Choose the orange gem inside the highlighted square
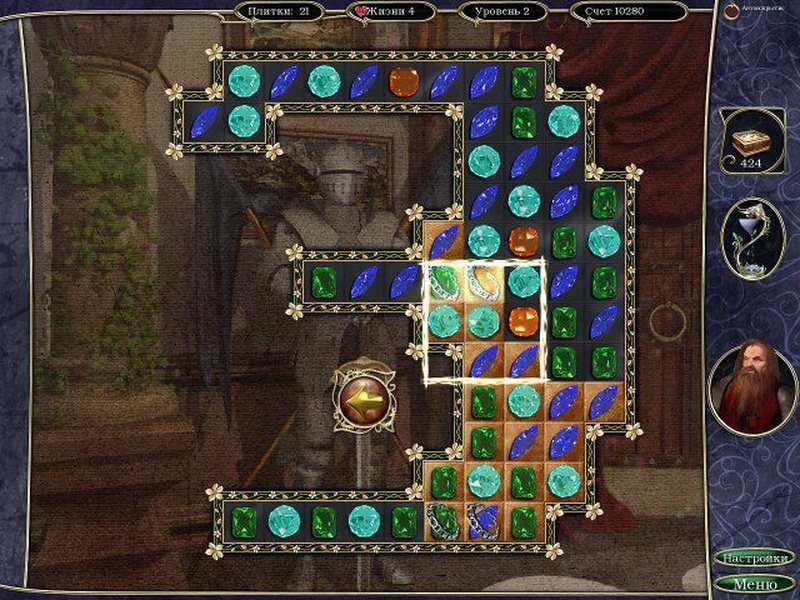Screen dimensions: 800x600 pyautogui.click(x=524, y=321)
